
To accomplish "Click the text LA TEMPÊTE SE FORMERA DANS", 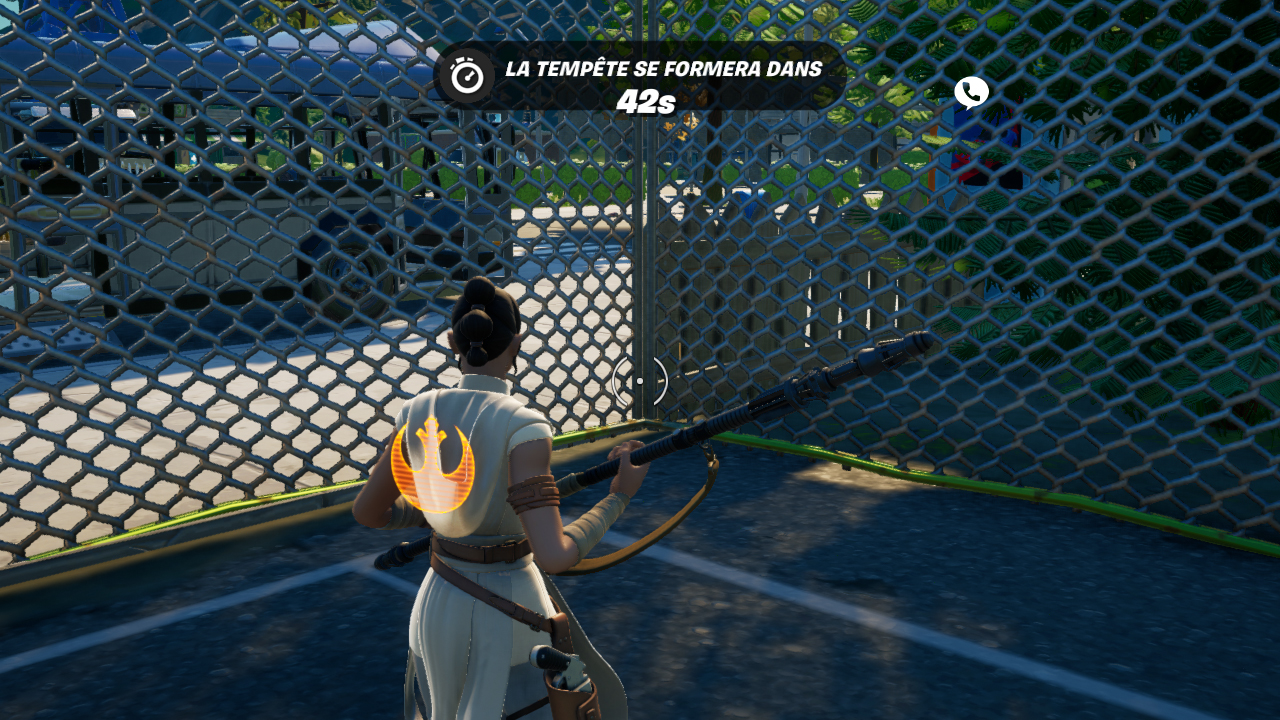I will (663, 69).
